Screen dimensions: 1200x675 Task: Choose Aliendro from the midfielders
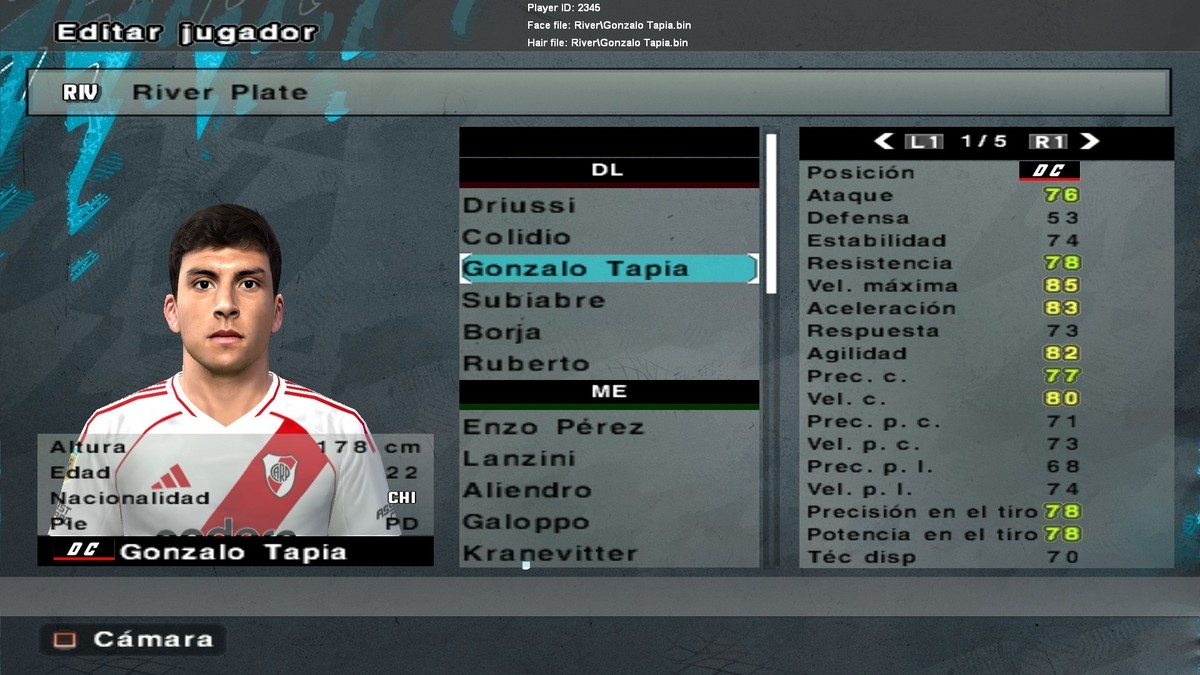pos(526,490)
